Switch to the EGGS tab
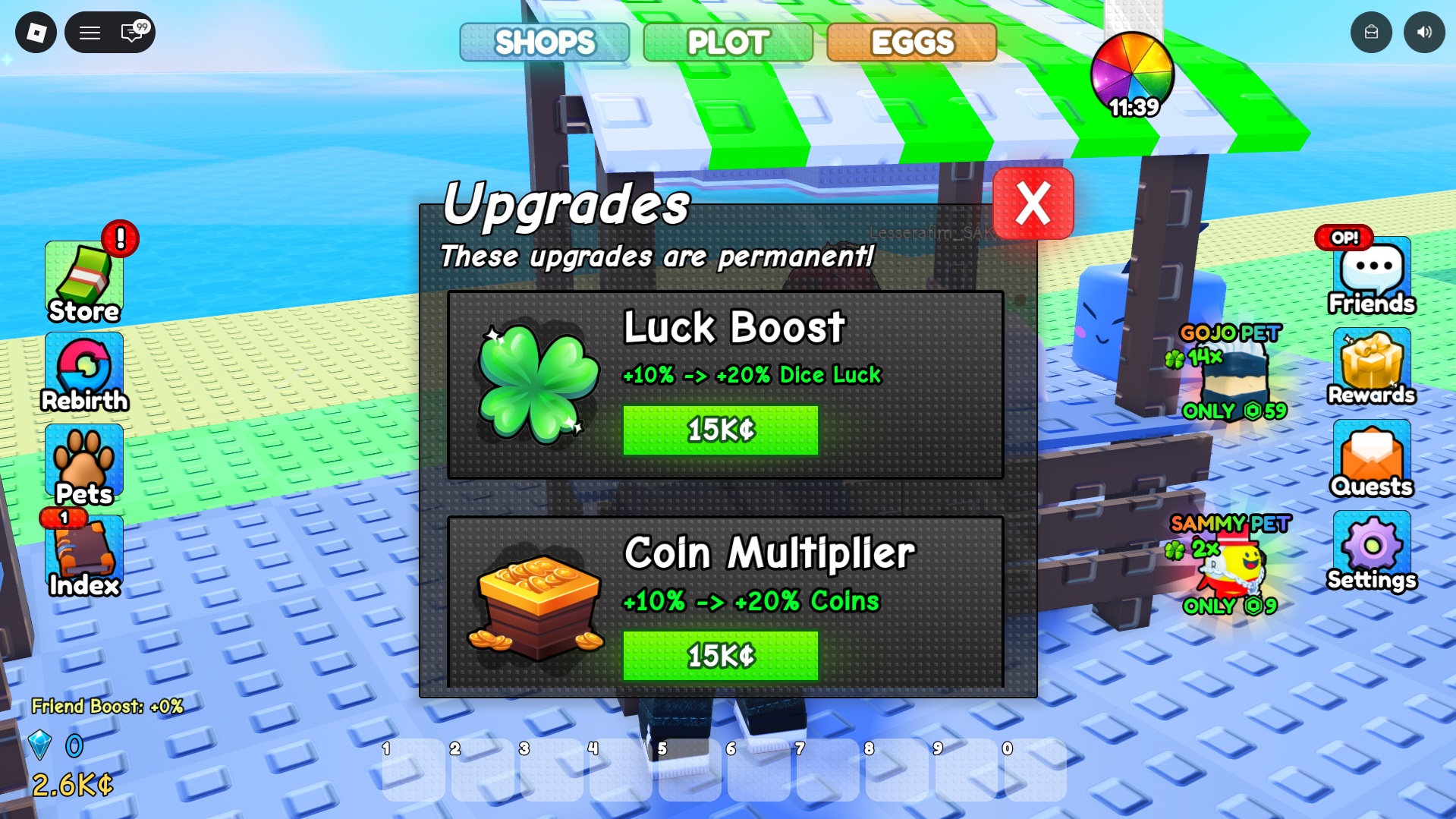1456x819 pixels. (x=911, y=43)
